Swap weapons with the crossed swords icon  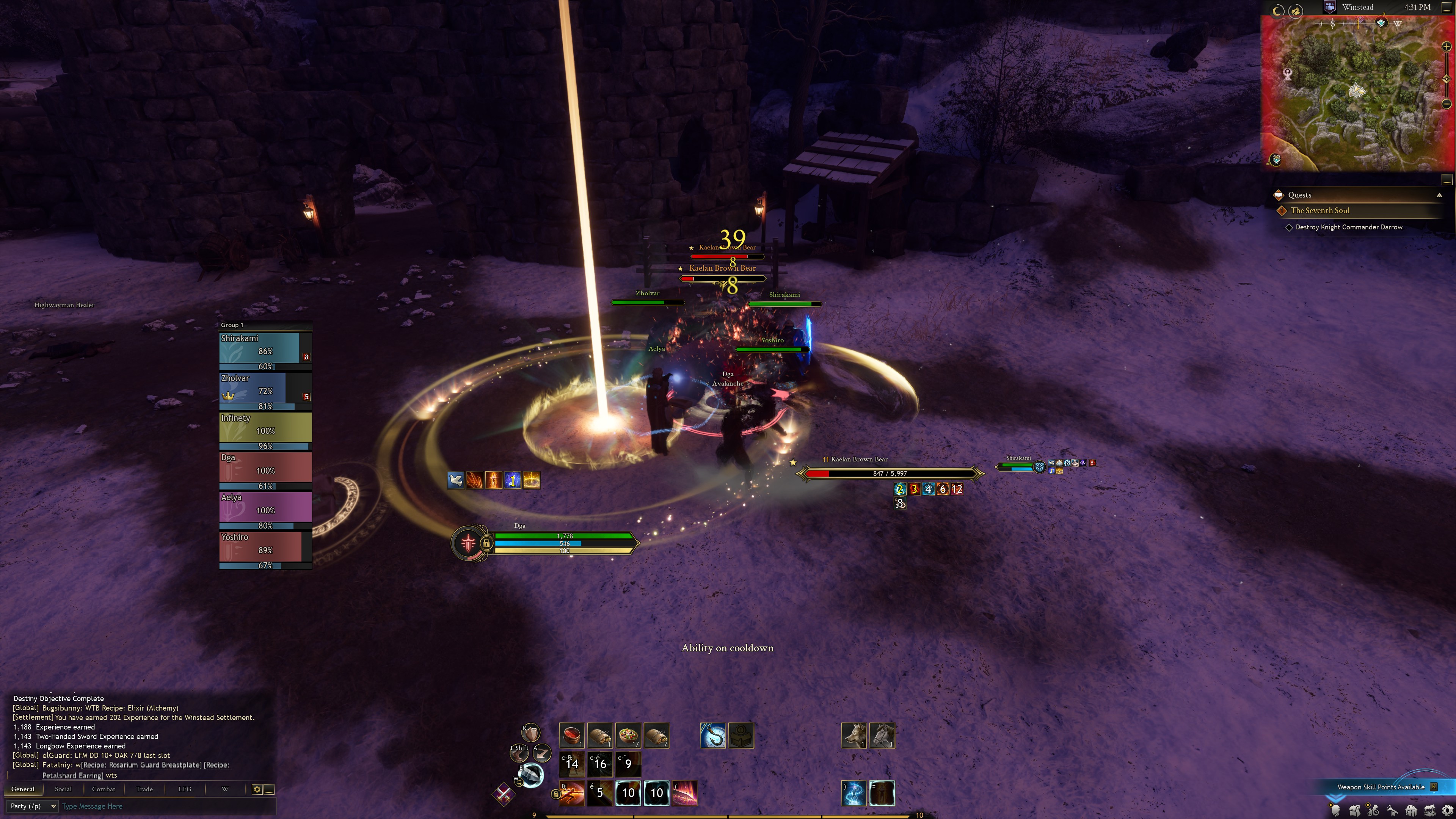(503, 794)
